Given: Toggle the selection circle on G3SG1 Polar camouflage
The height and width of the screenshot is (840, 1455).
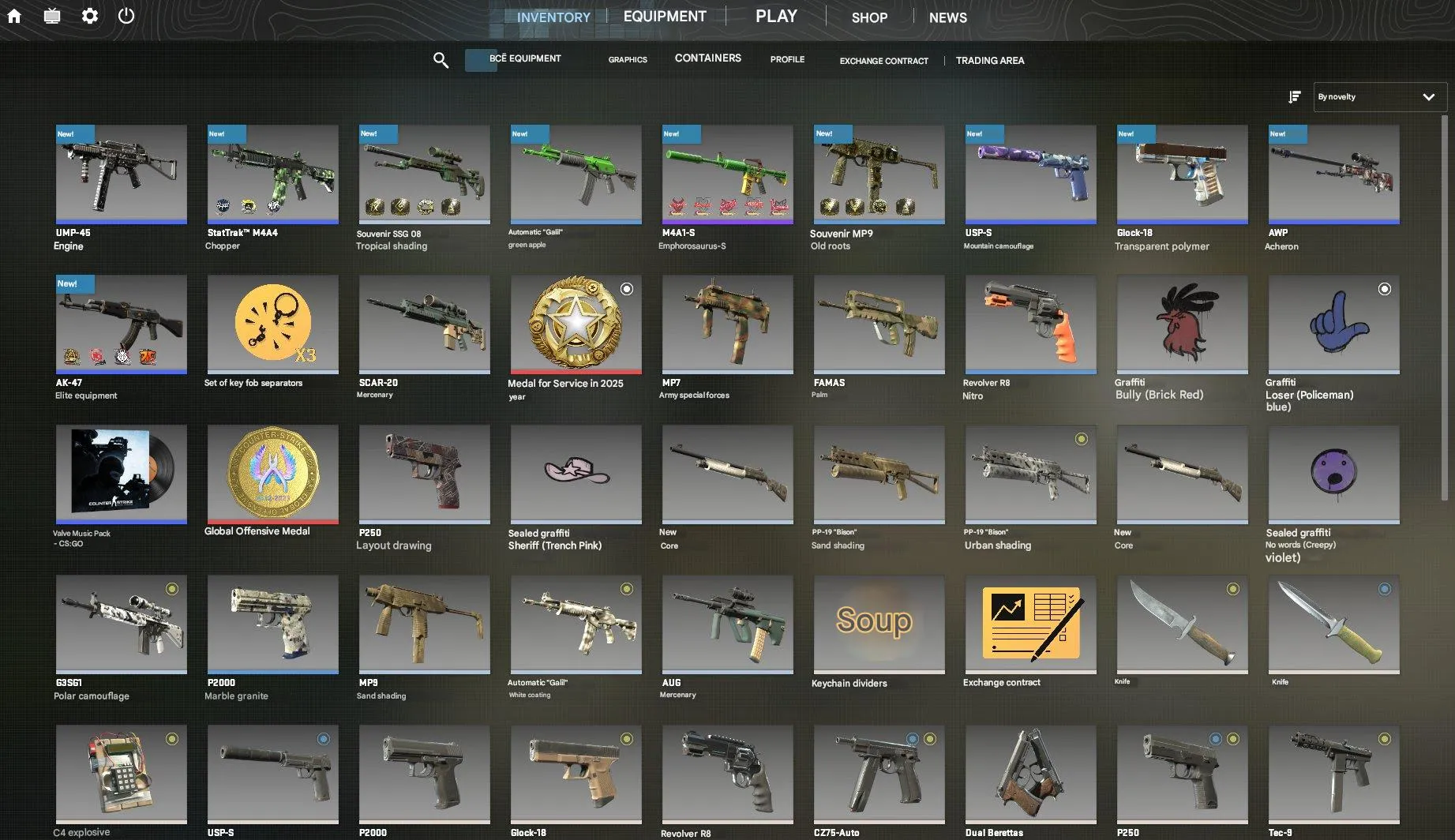Looking at the screenshot, I should (173, 587).
